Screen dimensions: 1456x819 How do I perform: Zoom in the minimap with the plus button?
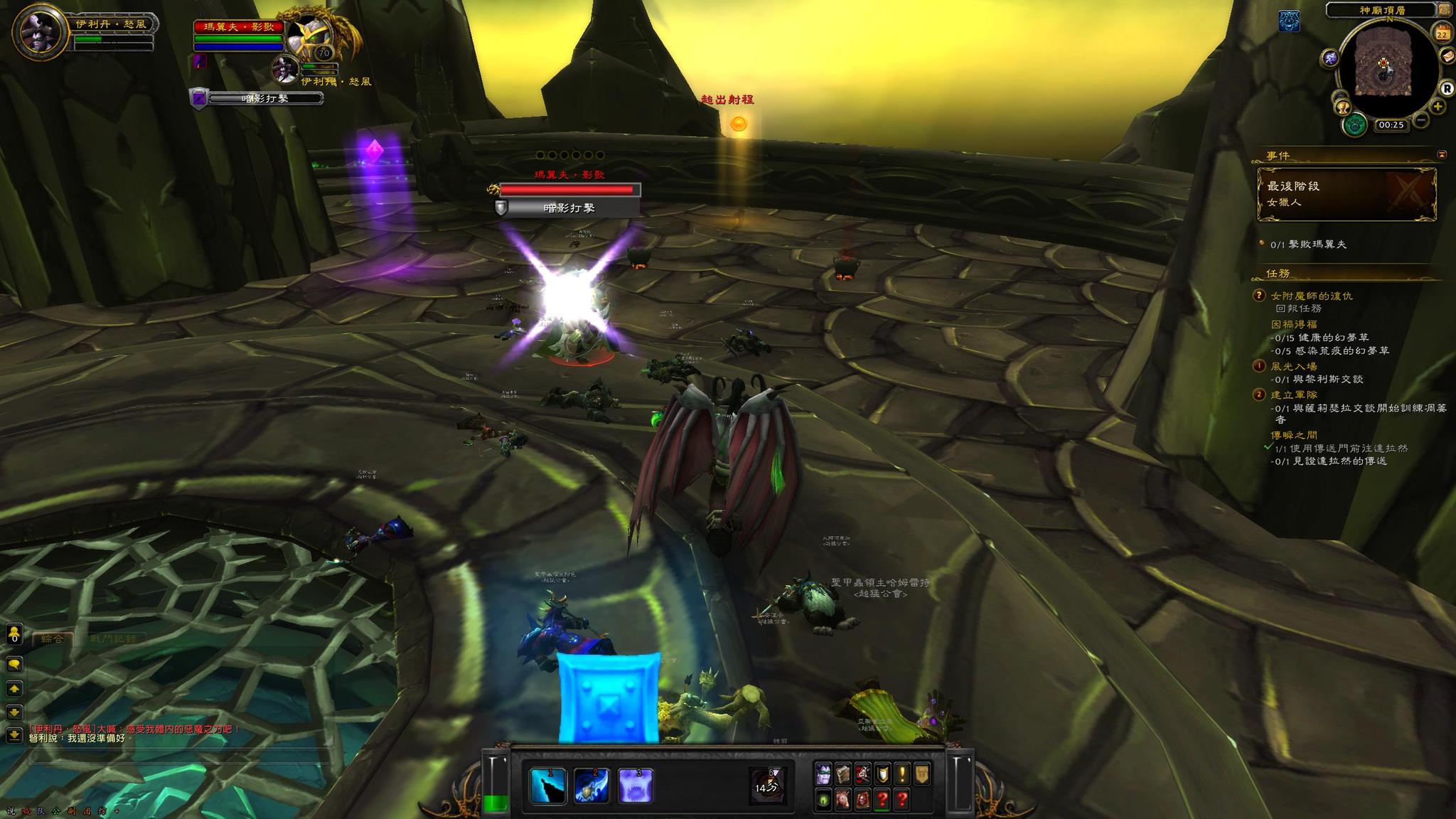click(x=1438, y=107)
